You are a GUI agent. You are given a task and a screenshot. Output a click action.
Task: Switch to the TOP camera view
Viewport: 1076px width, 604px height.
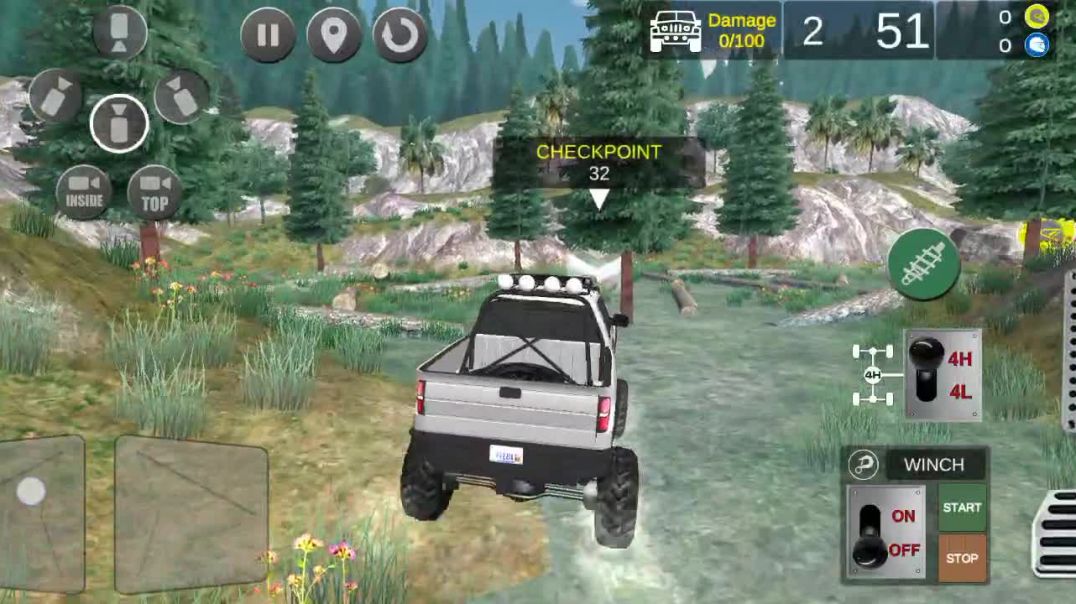coord(155,192)
